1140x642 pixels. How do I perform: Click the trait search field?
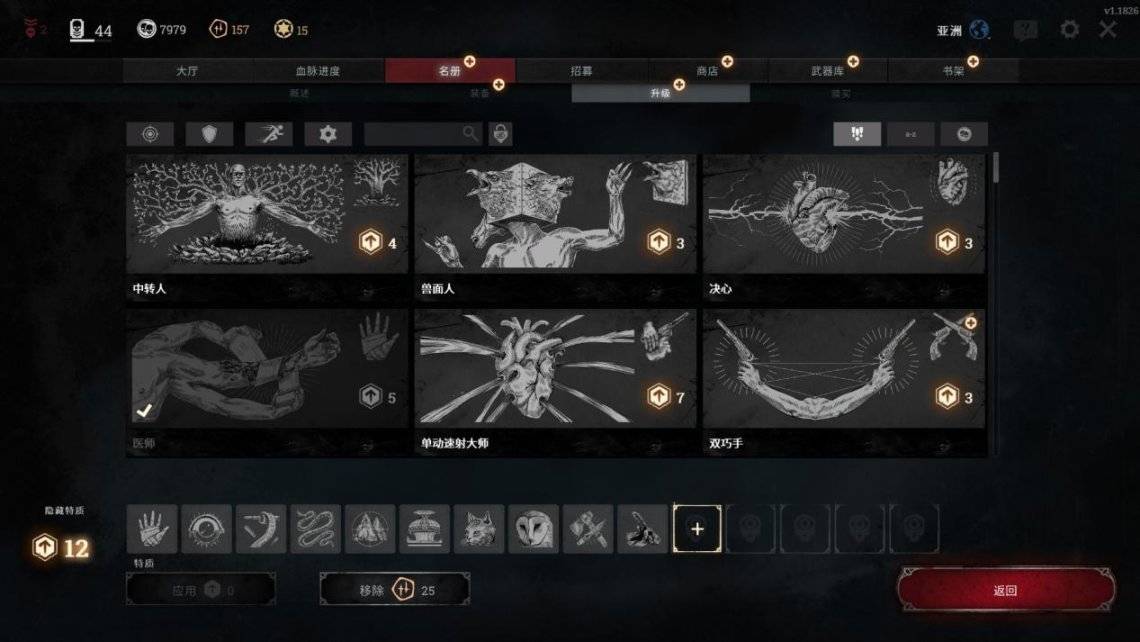[415, 134]
